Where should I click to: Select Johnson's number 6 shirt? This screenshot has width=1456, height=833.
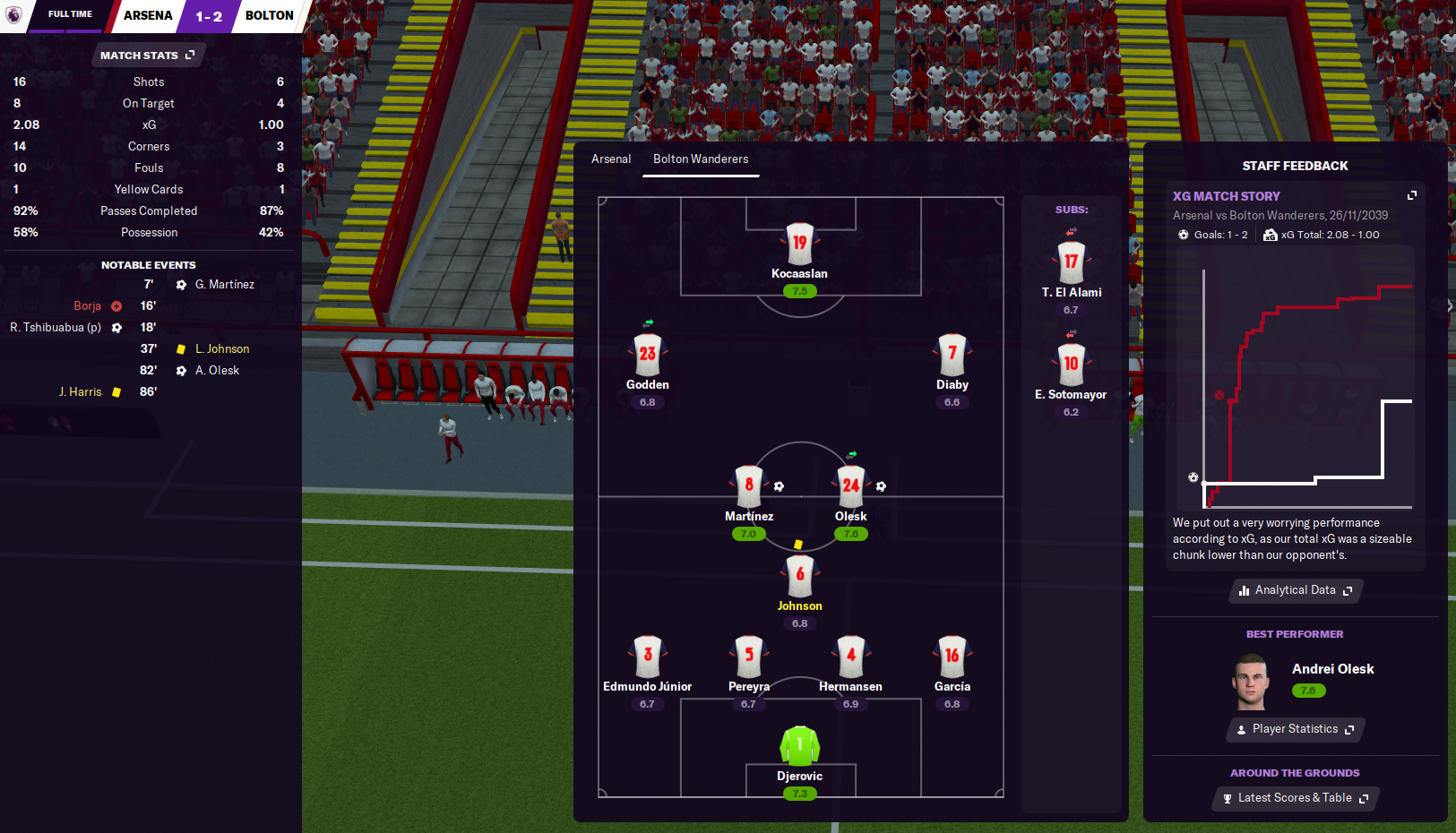click(799, 576)
